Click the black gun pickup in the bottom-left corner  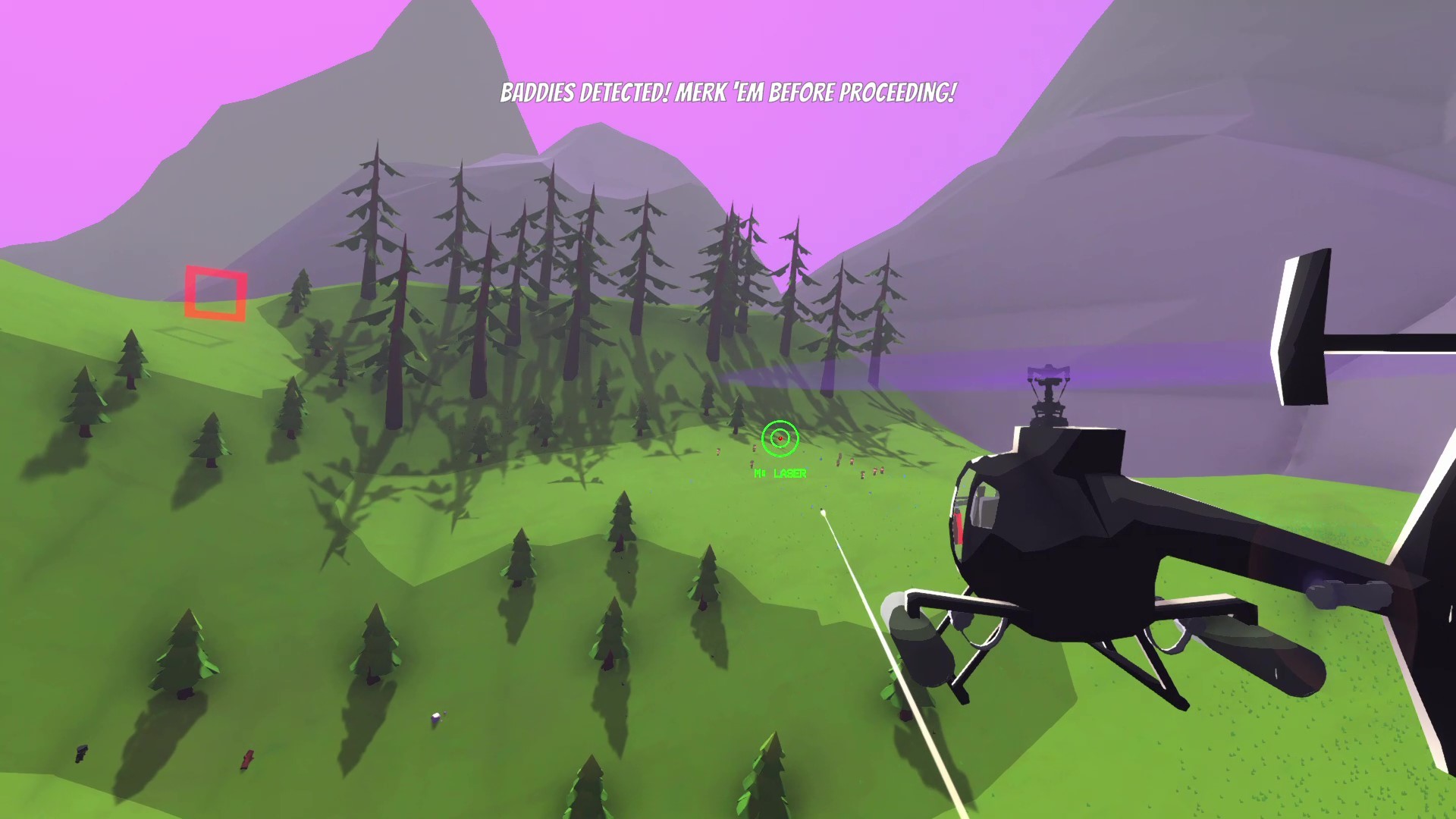coord(80,753)
